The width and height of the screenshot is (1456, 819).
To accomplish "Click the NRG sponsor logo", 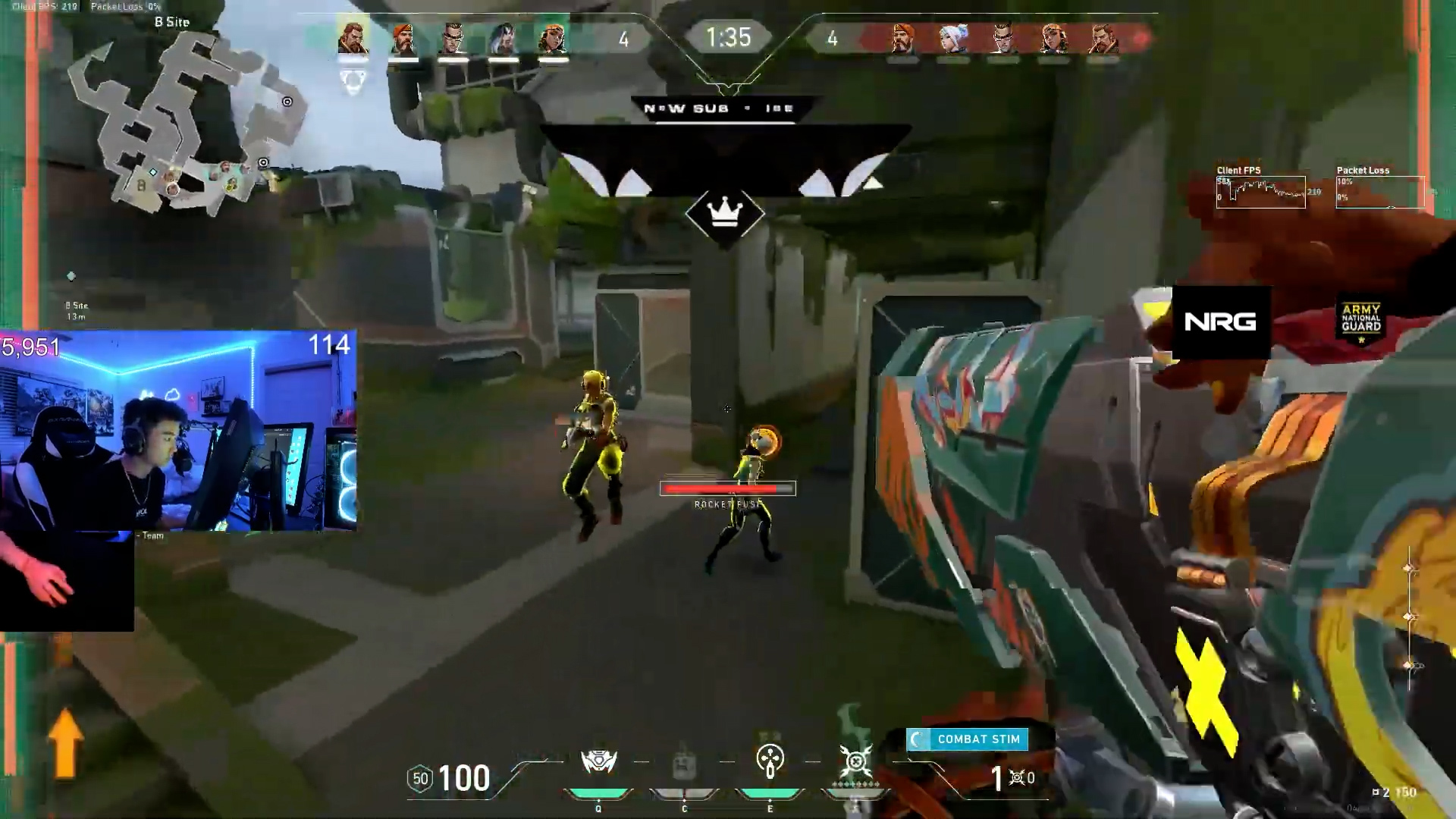I will tap(1220, 322).
